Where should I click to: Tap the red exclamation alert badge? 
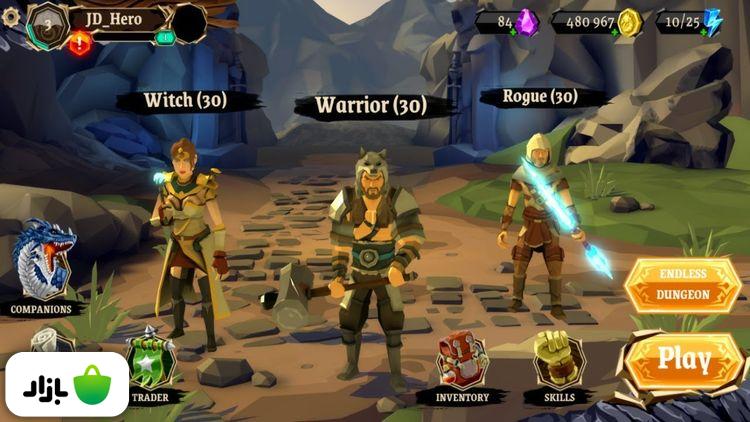[x=80, y=43]
